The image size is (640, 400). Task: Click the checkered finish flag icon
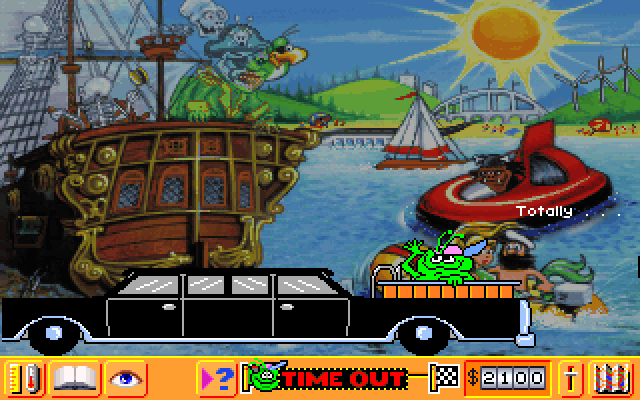(443, 378)
